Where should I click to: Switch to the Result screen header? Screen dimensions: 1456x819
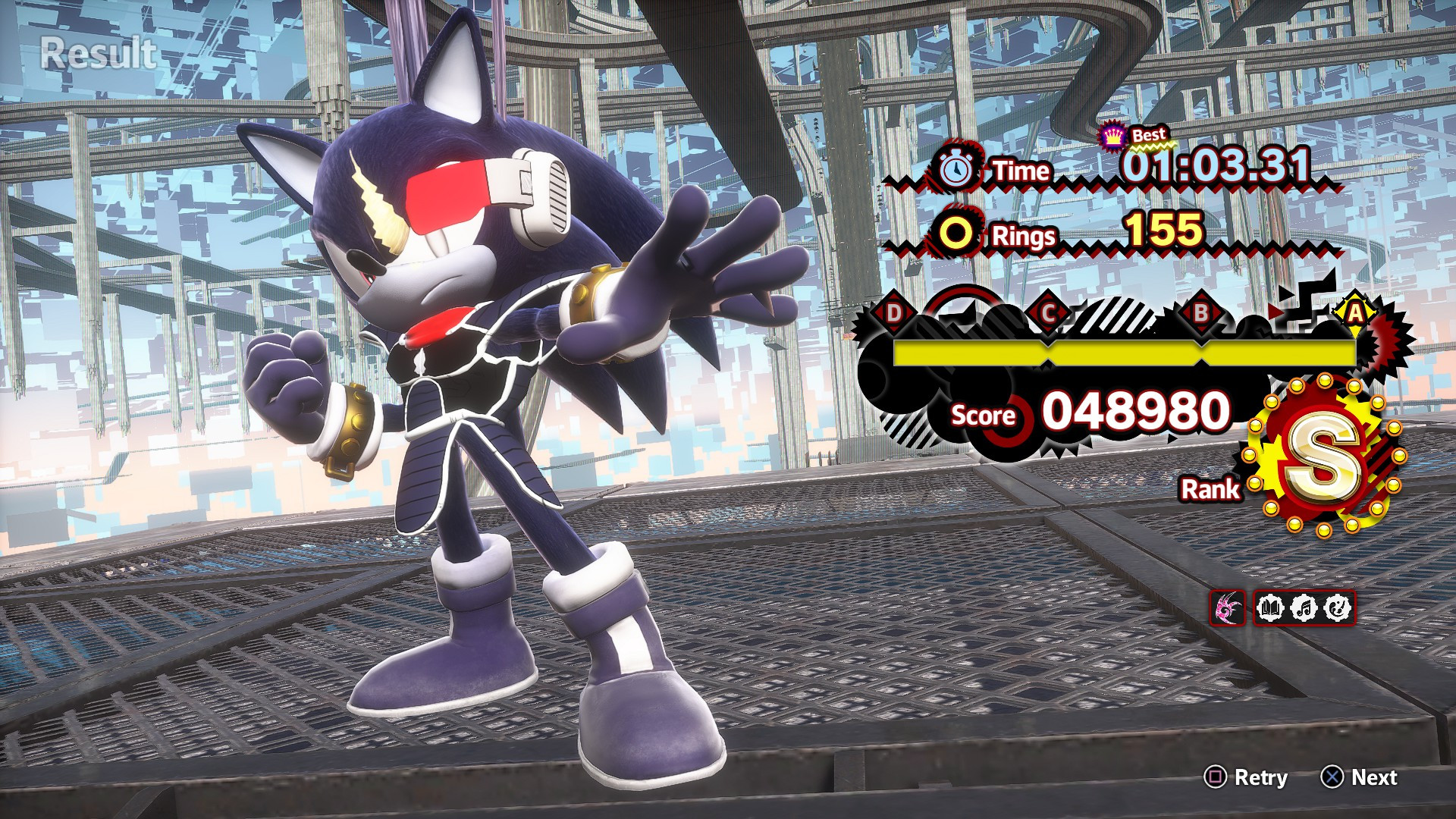97,52
